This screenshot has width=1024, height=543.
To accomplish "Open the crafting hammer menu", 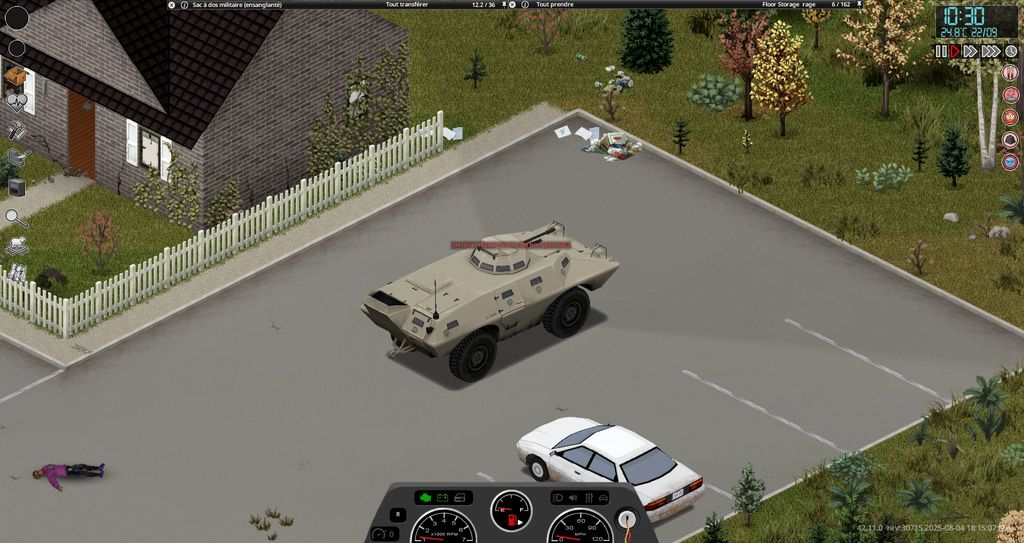I will pos(16,130).
